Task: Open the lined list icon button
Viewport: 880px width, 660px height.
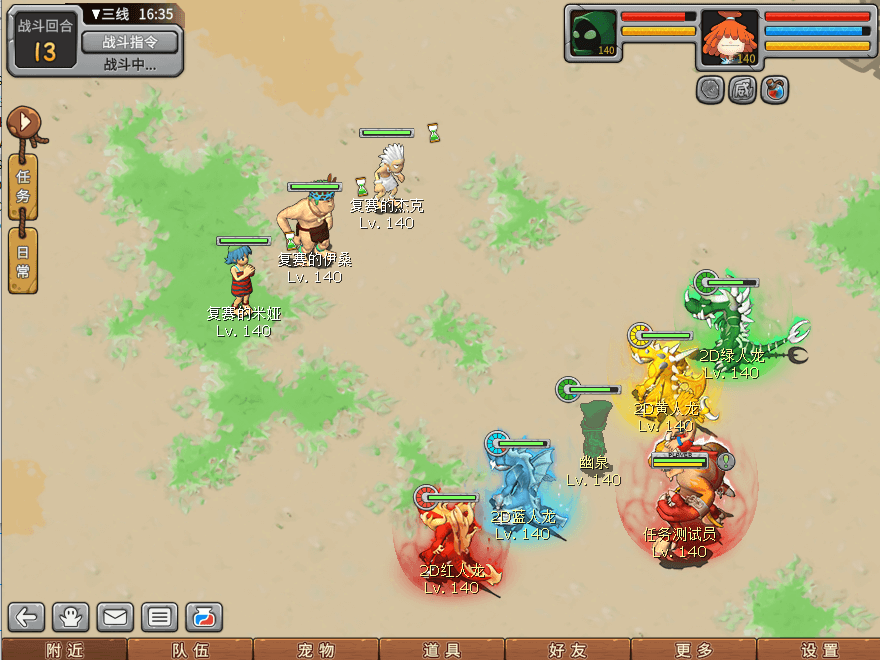Action: point(159,616)
